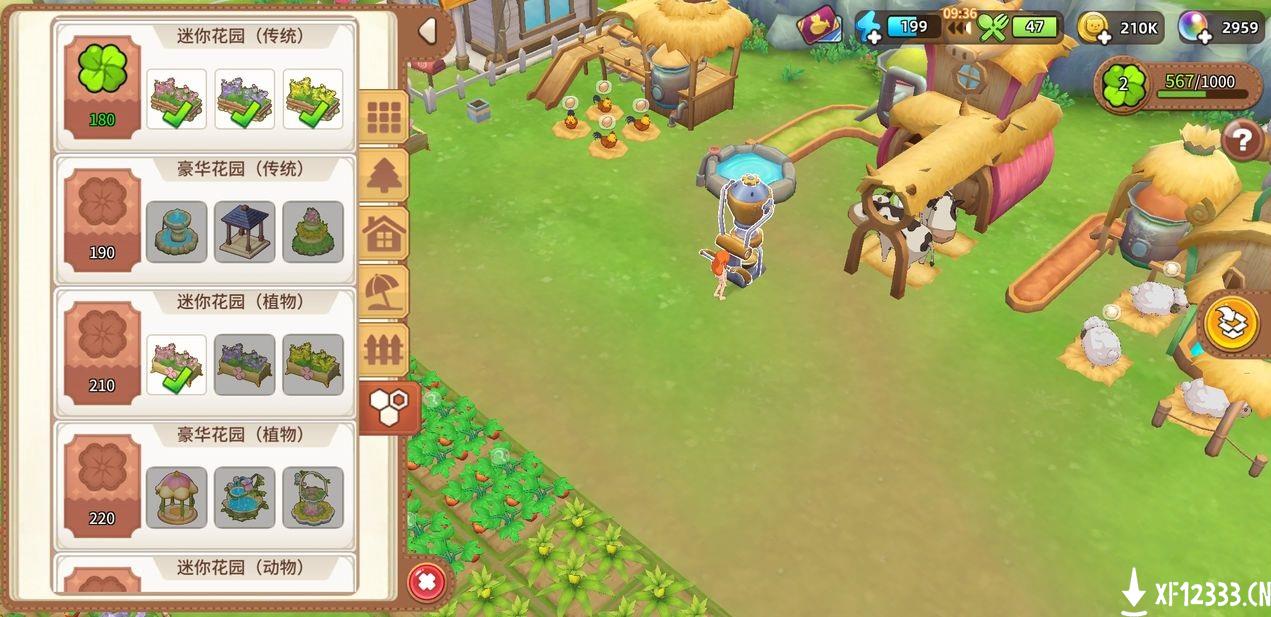Collapse the decoration panel with the arrow
The image size is (1271, 617).
tap(428, 32)
